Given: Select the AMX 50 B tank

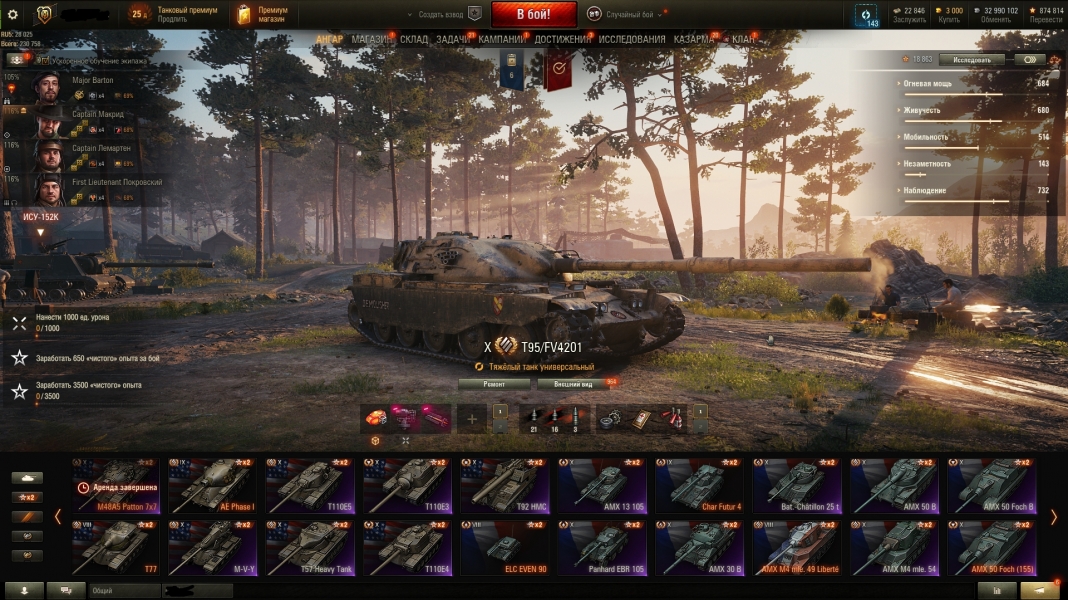Looking at the screenshot, I should point(894,486).
